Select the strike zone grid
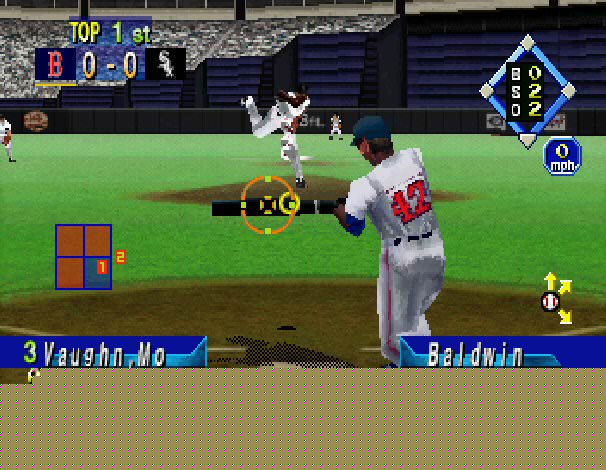This screenshot has width=606, height=470. point(83,257)
